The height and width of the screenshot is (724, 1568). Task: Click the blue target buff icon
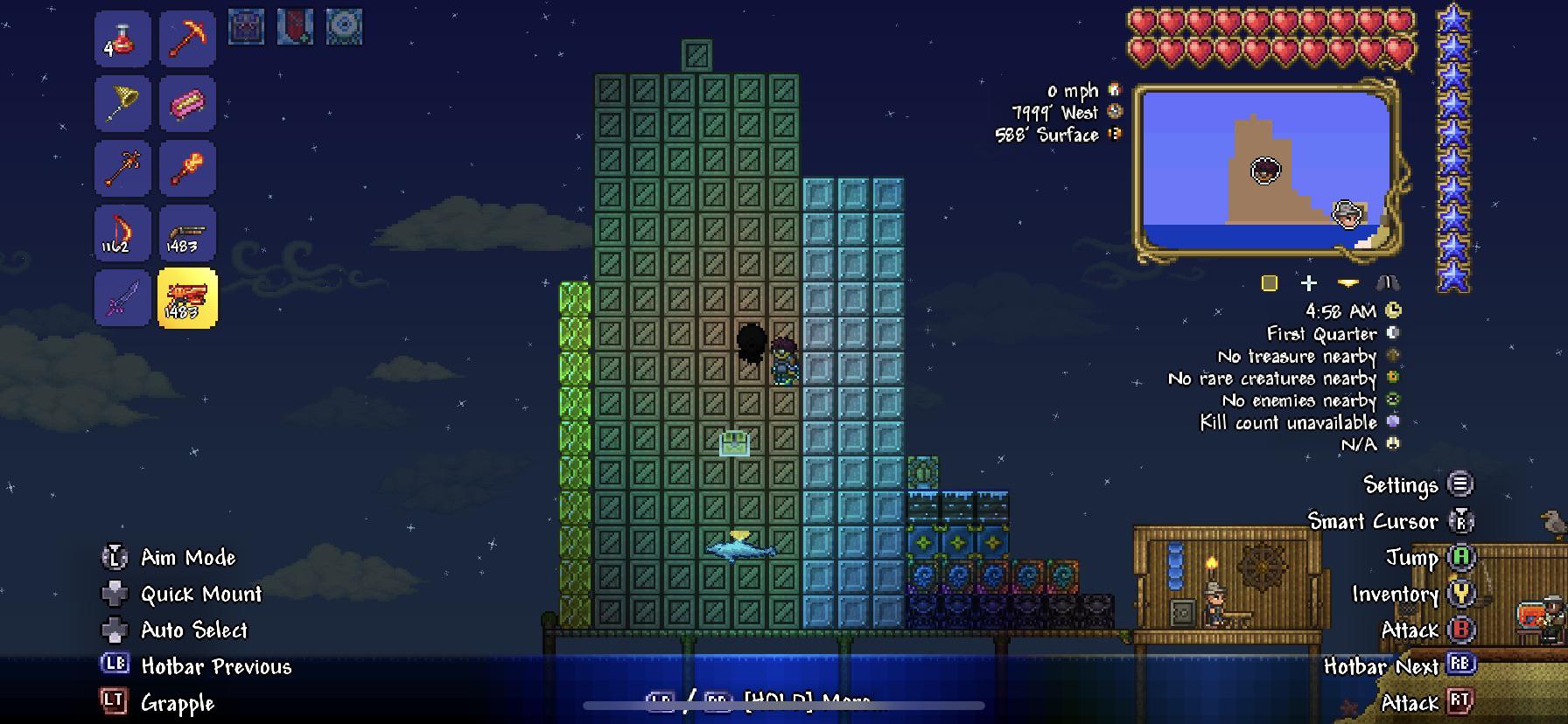(x=344, y=27)
